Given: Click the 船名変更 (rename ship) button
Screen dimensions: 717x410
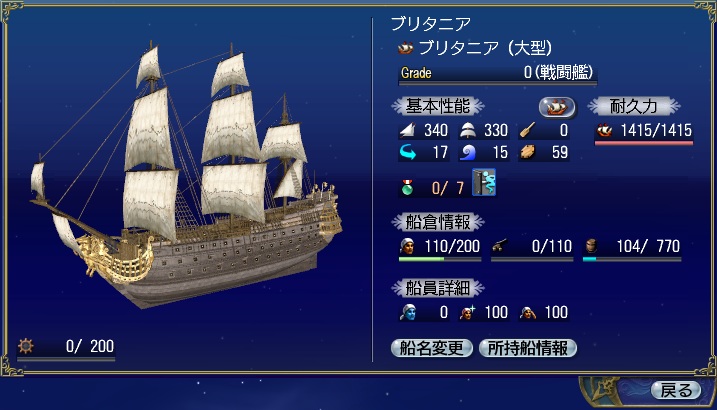Looking at the screenshot, I should point(431,348).
